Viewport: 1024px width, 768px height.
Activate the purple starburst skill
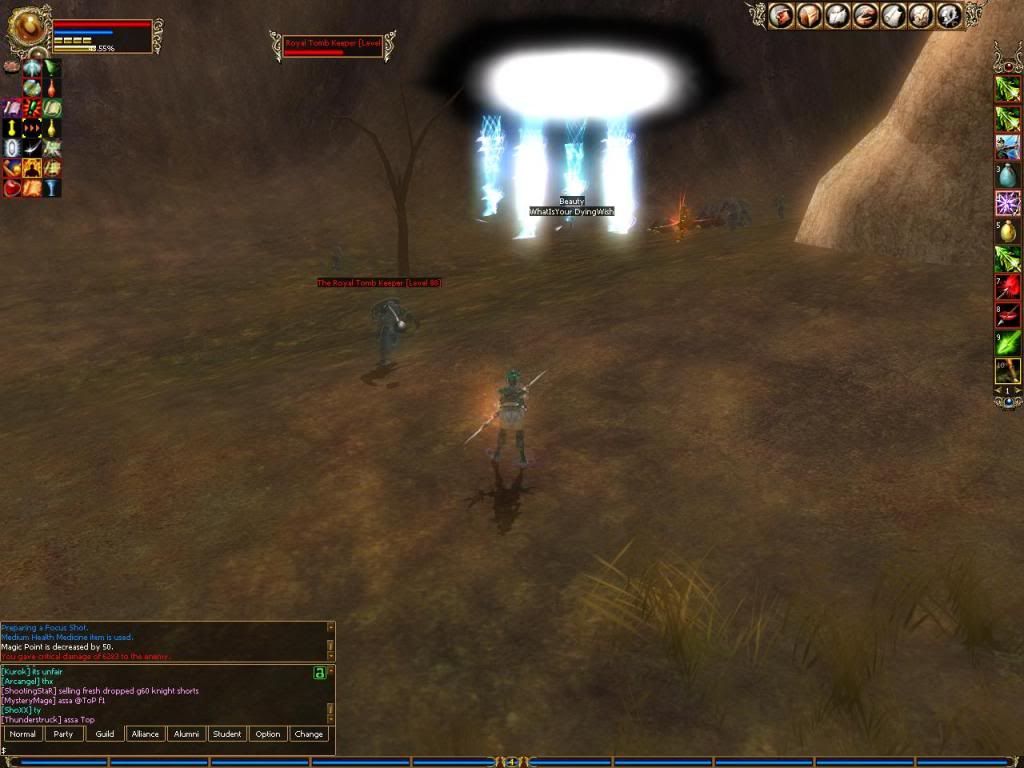tap(1007, 204)
